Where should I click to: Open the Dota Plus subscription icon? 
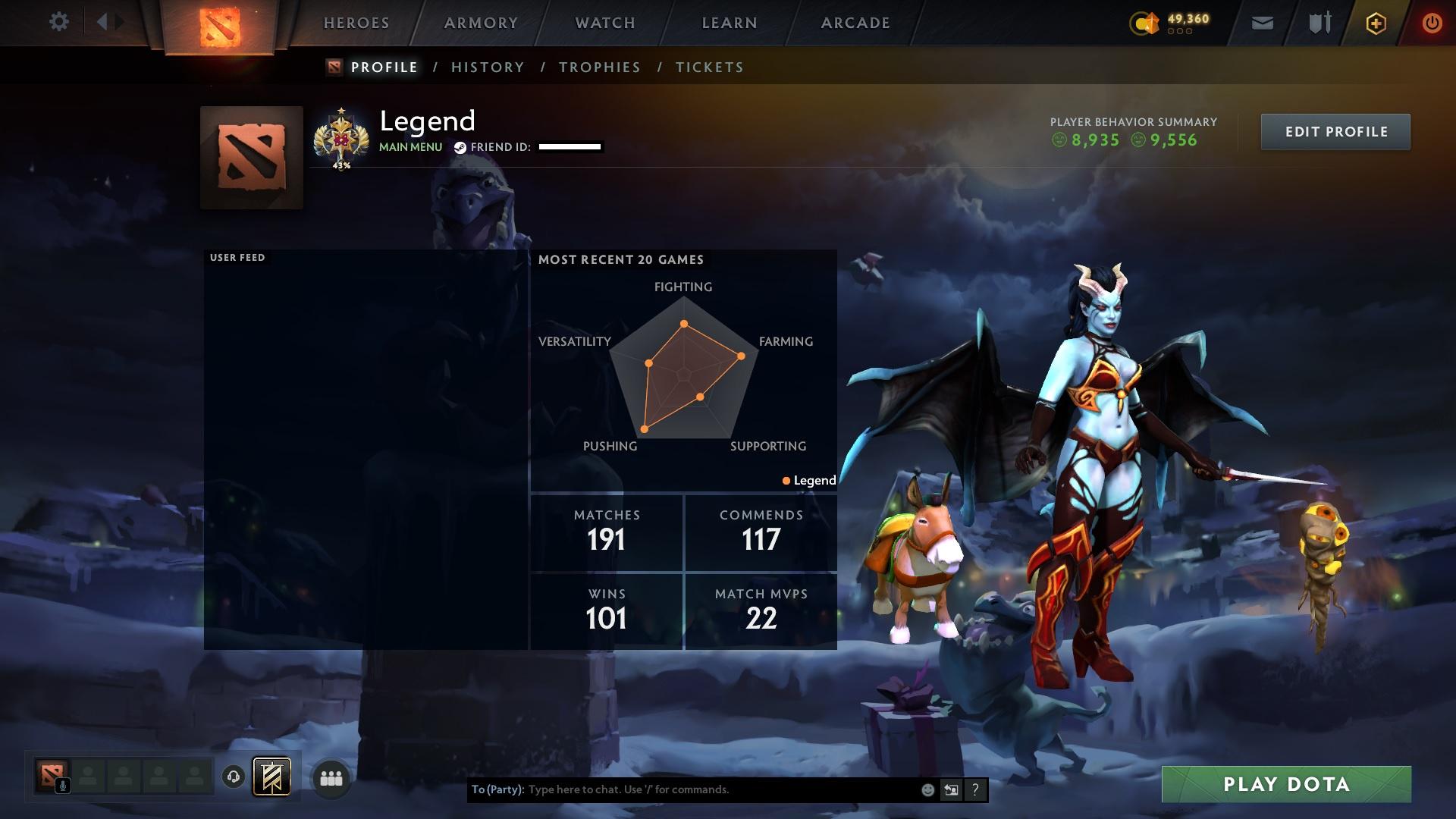tap(1375, 23)
